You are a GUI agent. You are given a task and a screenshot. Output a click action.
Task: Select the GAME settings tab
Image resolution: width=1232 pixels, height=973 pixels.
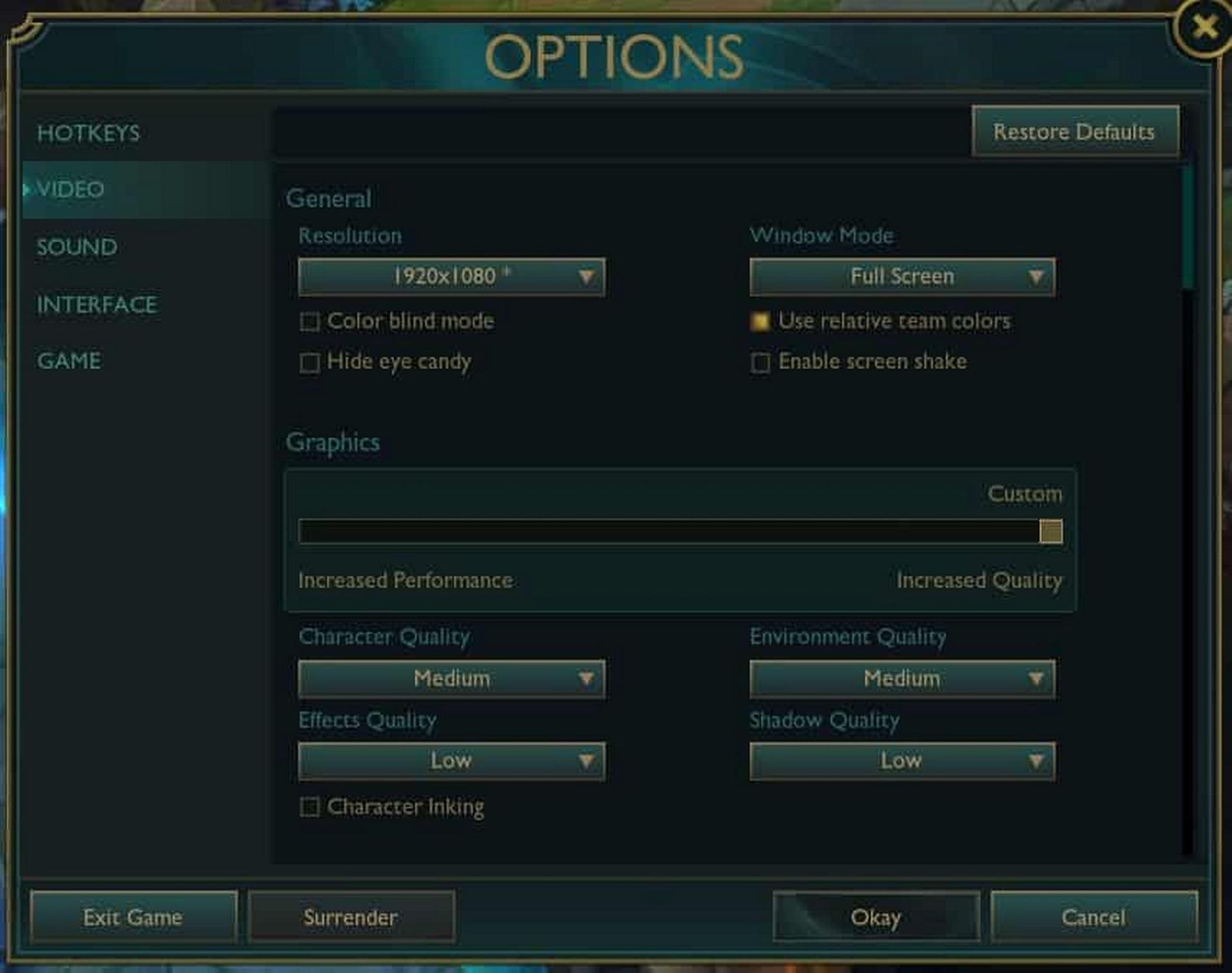pos(69,361)
